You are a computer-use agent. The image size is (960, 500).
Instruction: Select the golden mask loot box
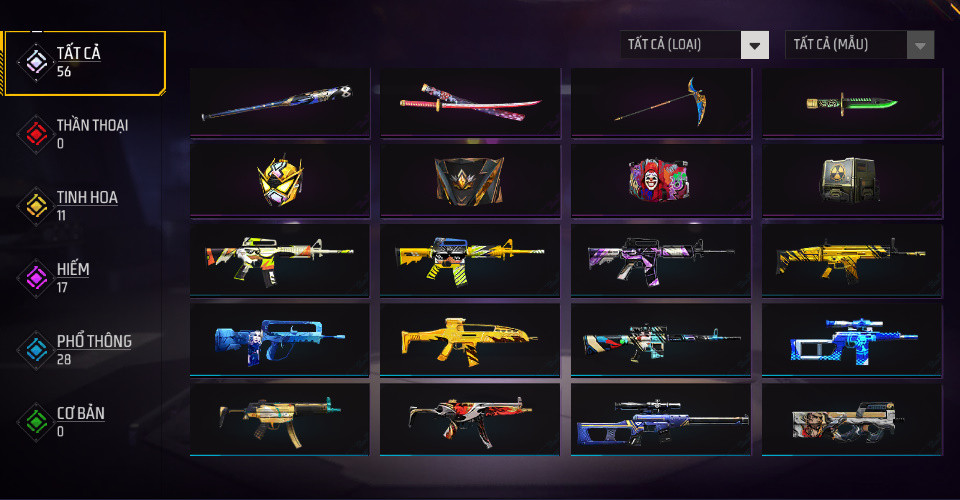point(279,181)
